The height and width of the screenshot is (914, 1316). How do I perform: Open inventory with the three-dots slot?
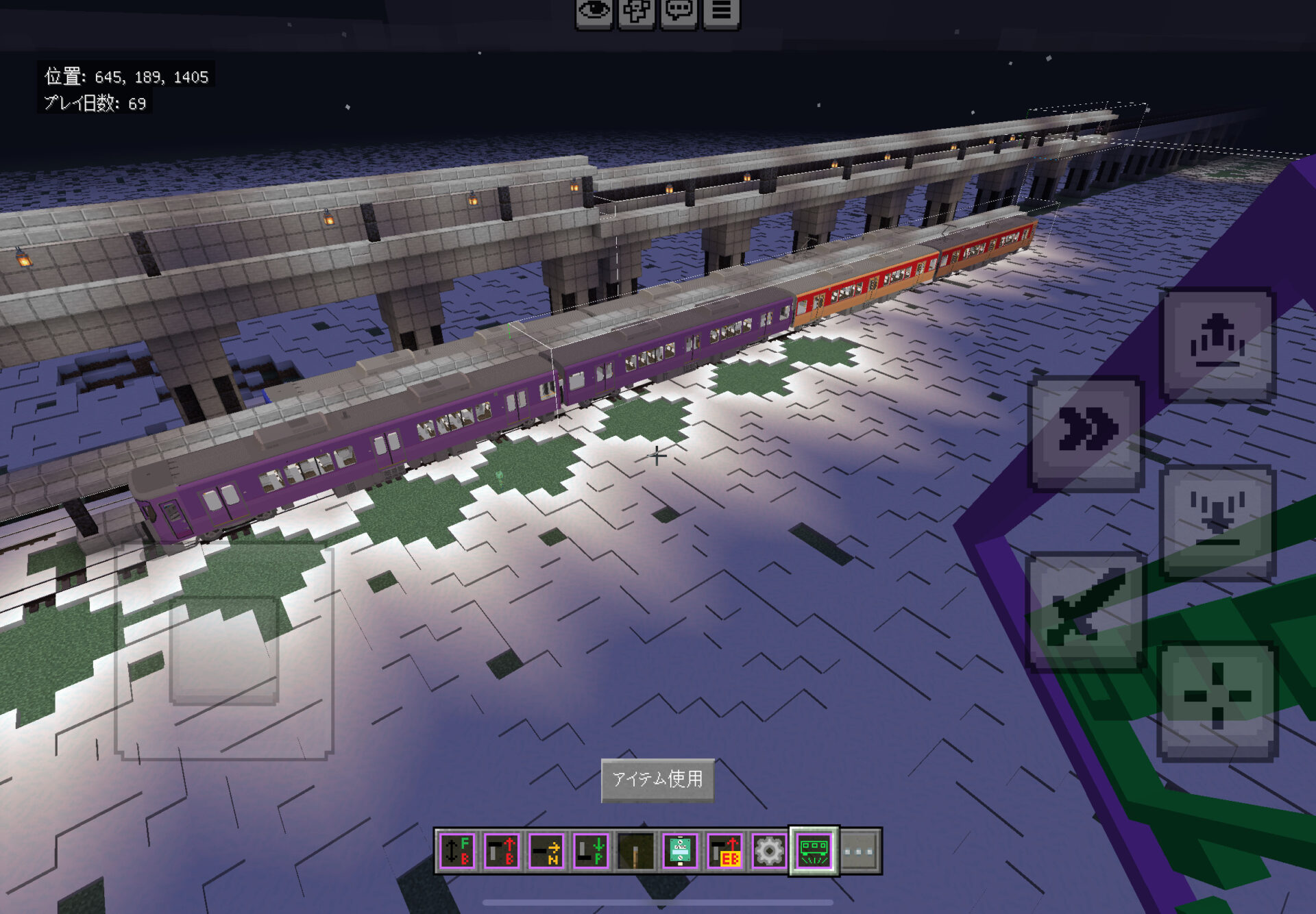point(859,851)
